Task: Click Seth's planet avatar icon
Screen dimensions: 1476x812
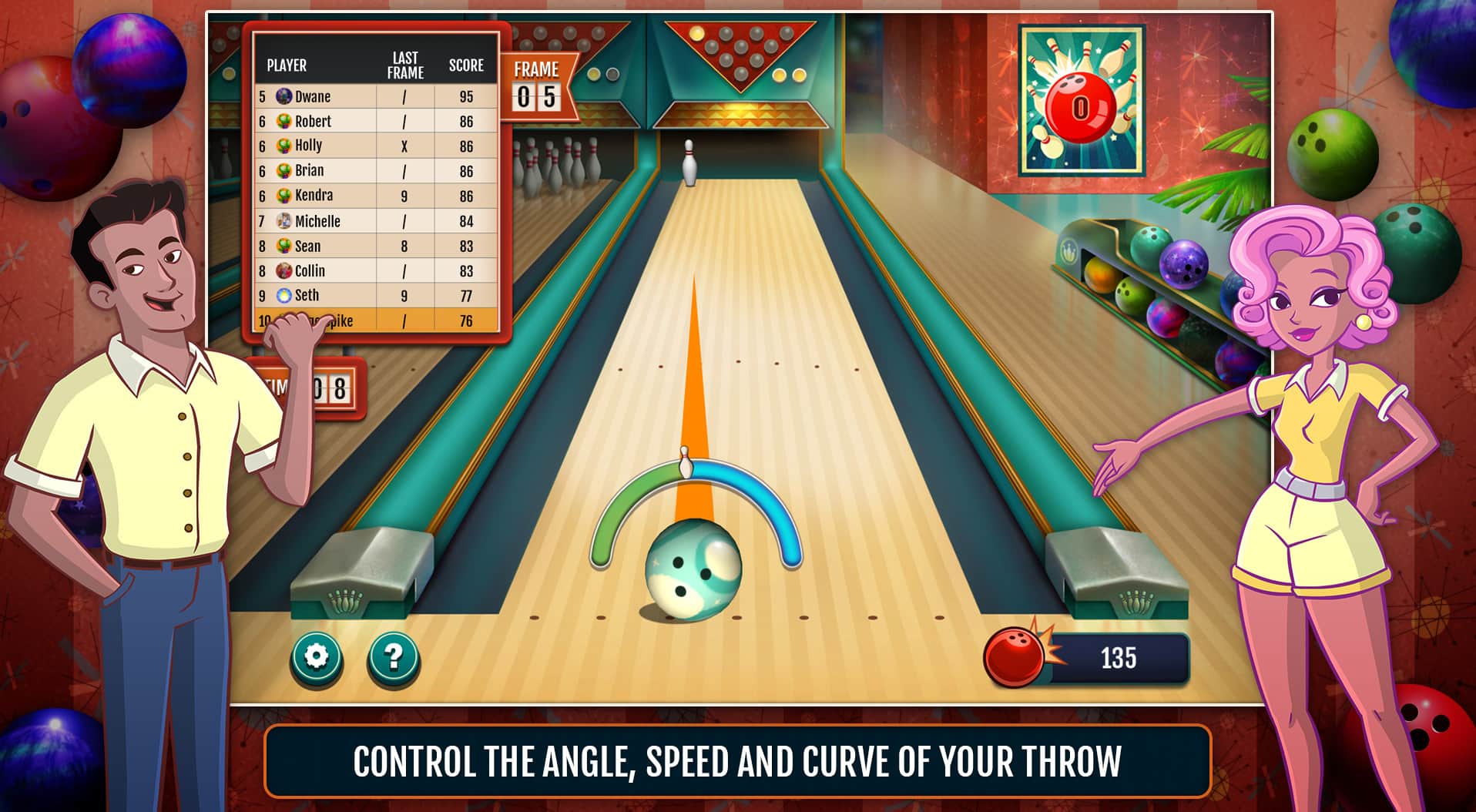Action: click(283, 295)
